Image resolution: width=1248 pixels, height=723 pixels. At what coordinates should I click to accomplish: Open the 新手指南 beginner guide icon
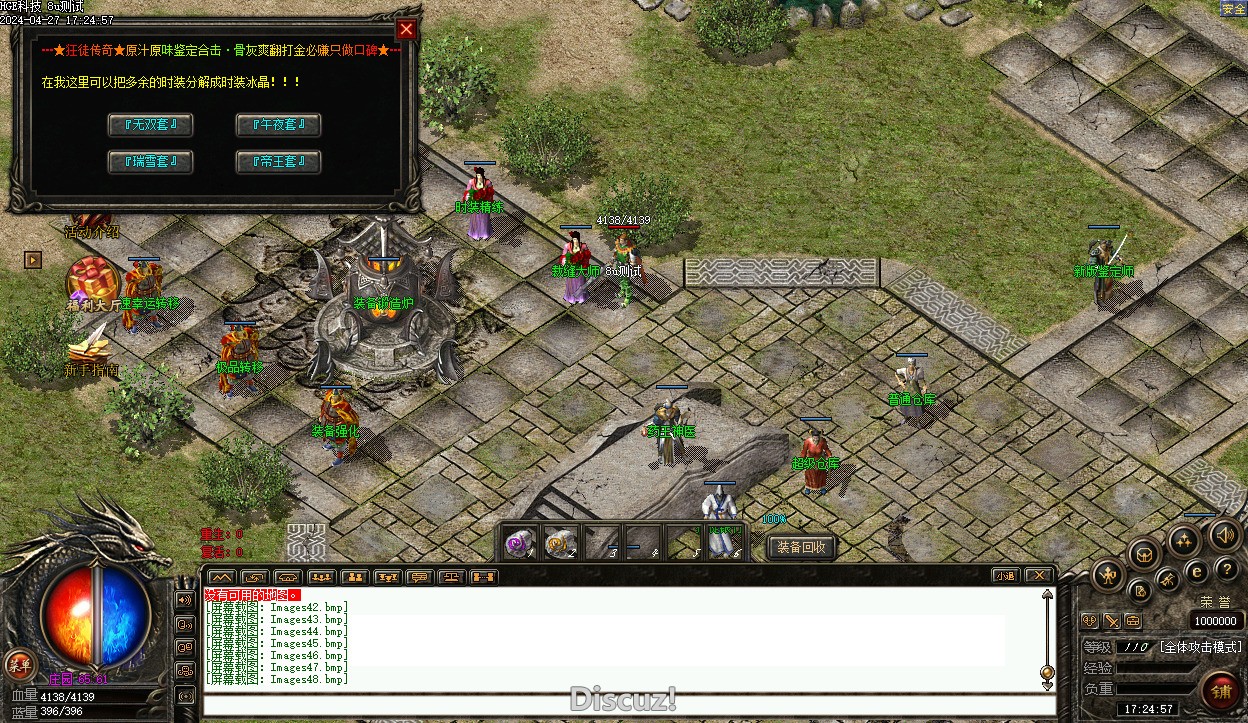pyautogui.click(x=91, y=346)
